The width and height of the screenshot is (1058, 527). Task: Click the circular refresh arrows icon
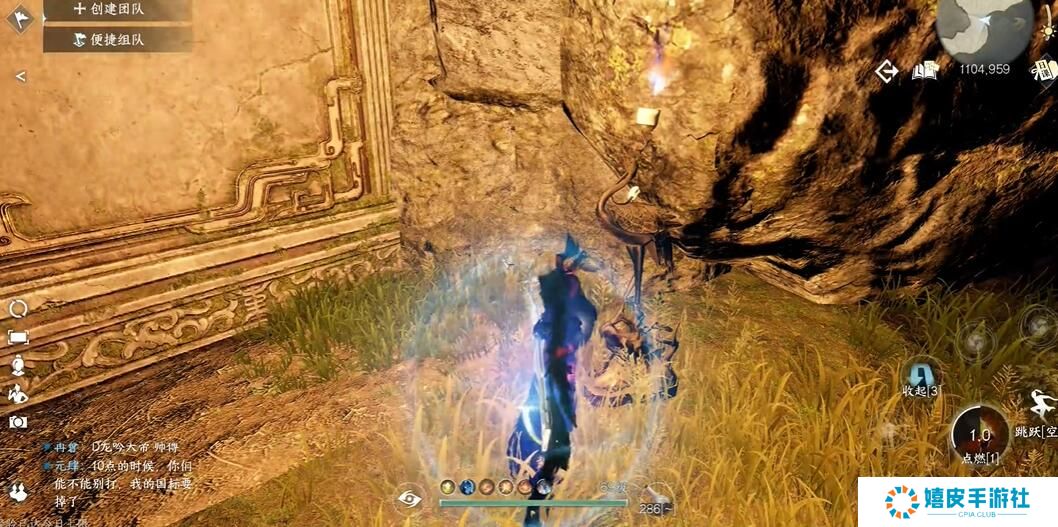coord(18,309)
